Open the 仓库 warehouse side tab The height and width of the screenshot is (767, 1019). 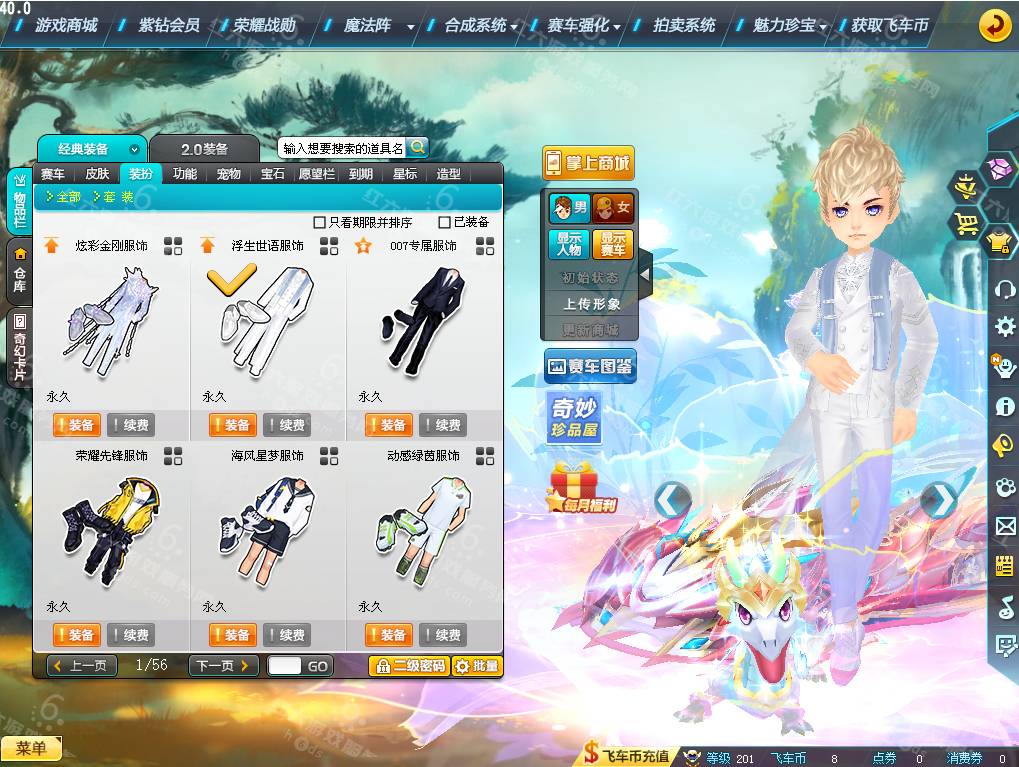point(19,271)
